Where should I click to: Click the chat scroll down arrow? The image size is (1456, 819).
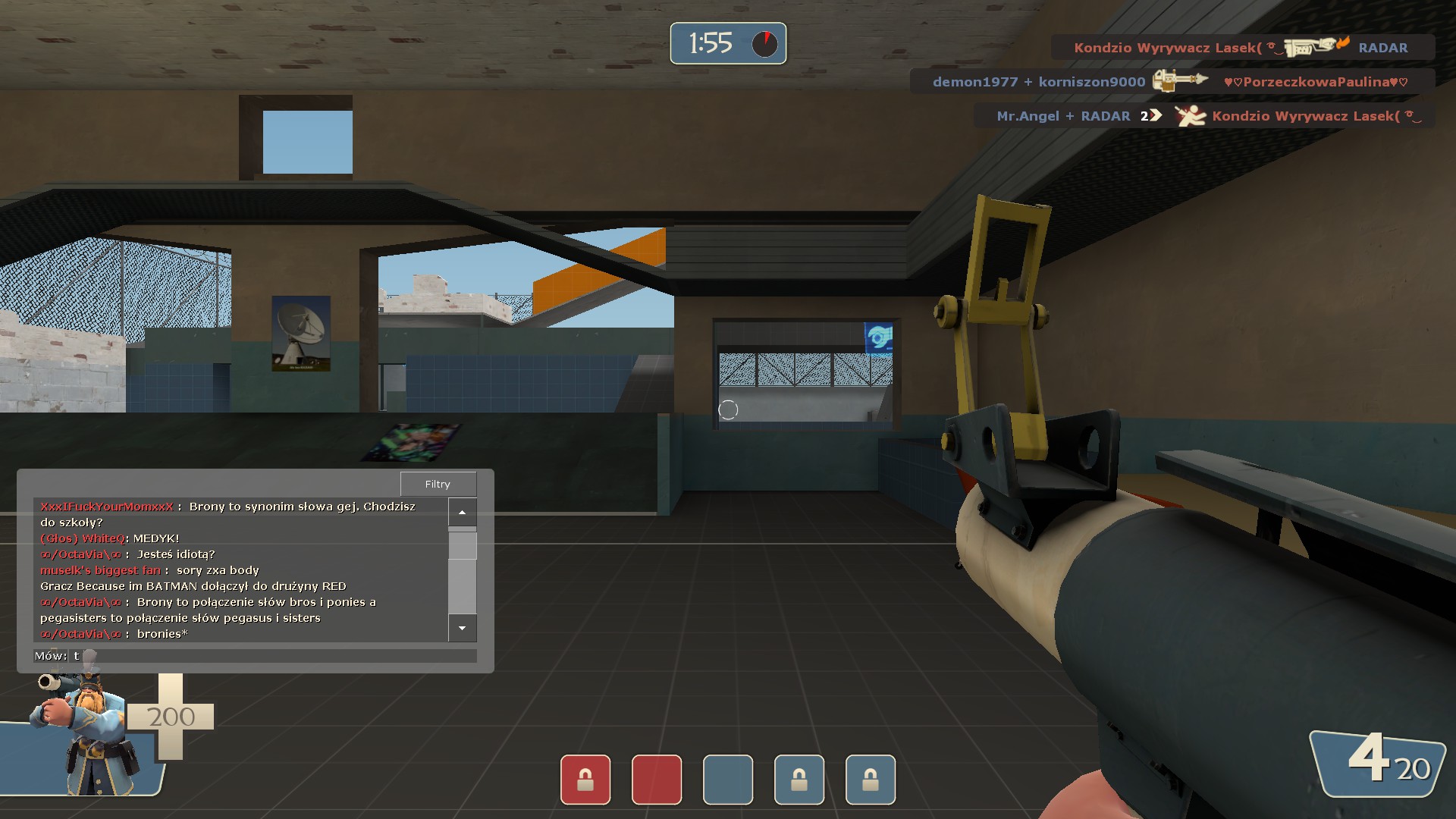tap(462, 628)
